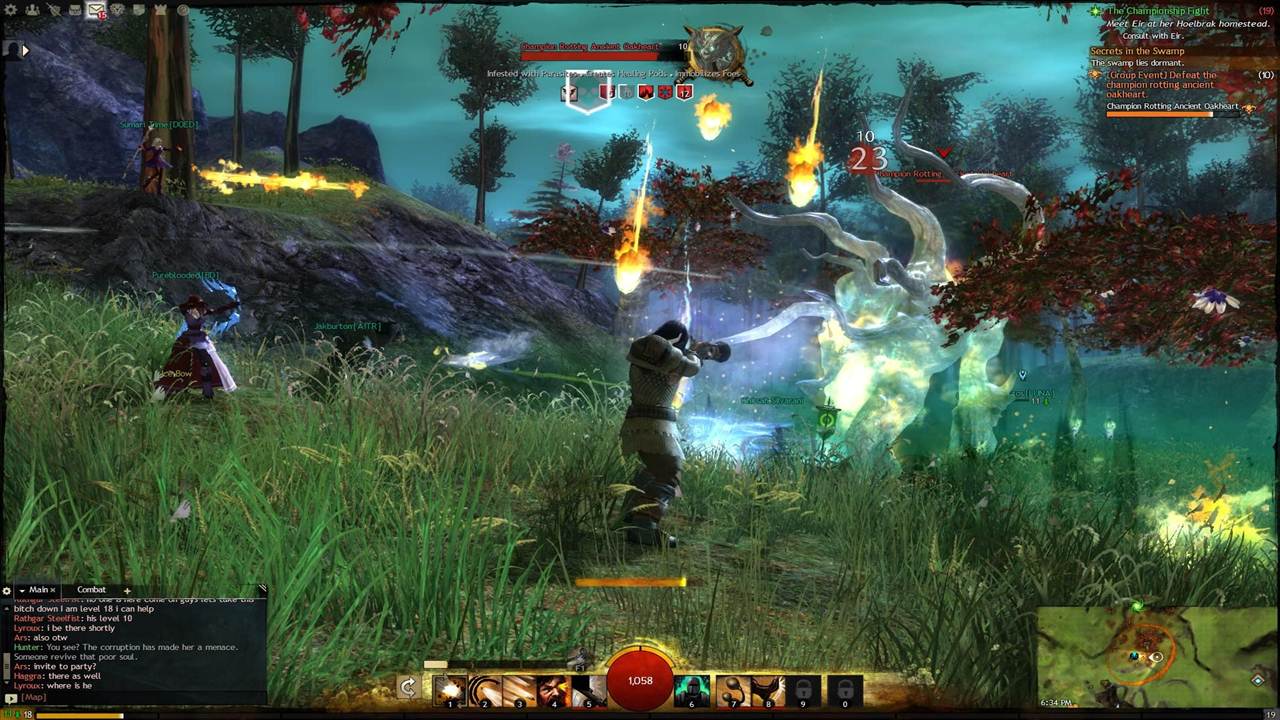1280x720 pixels.
Task: Add a new chat tab
Action: point(127,590)
